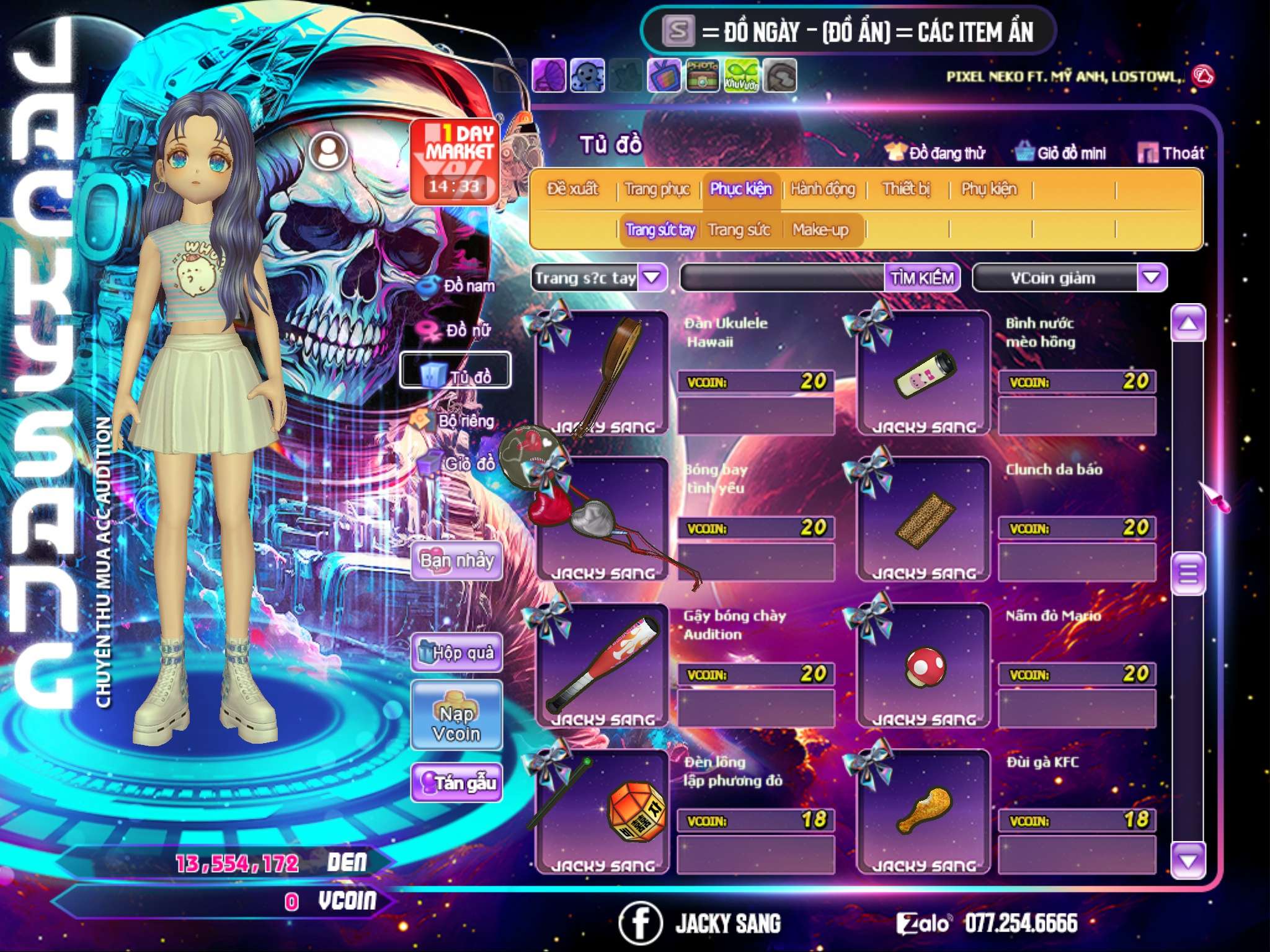1270x952 pixels.
Task: Show Đồ đang thử items
Action: coord(936,153)
